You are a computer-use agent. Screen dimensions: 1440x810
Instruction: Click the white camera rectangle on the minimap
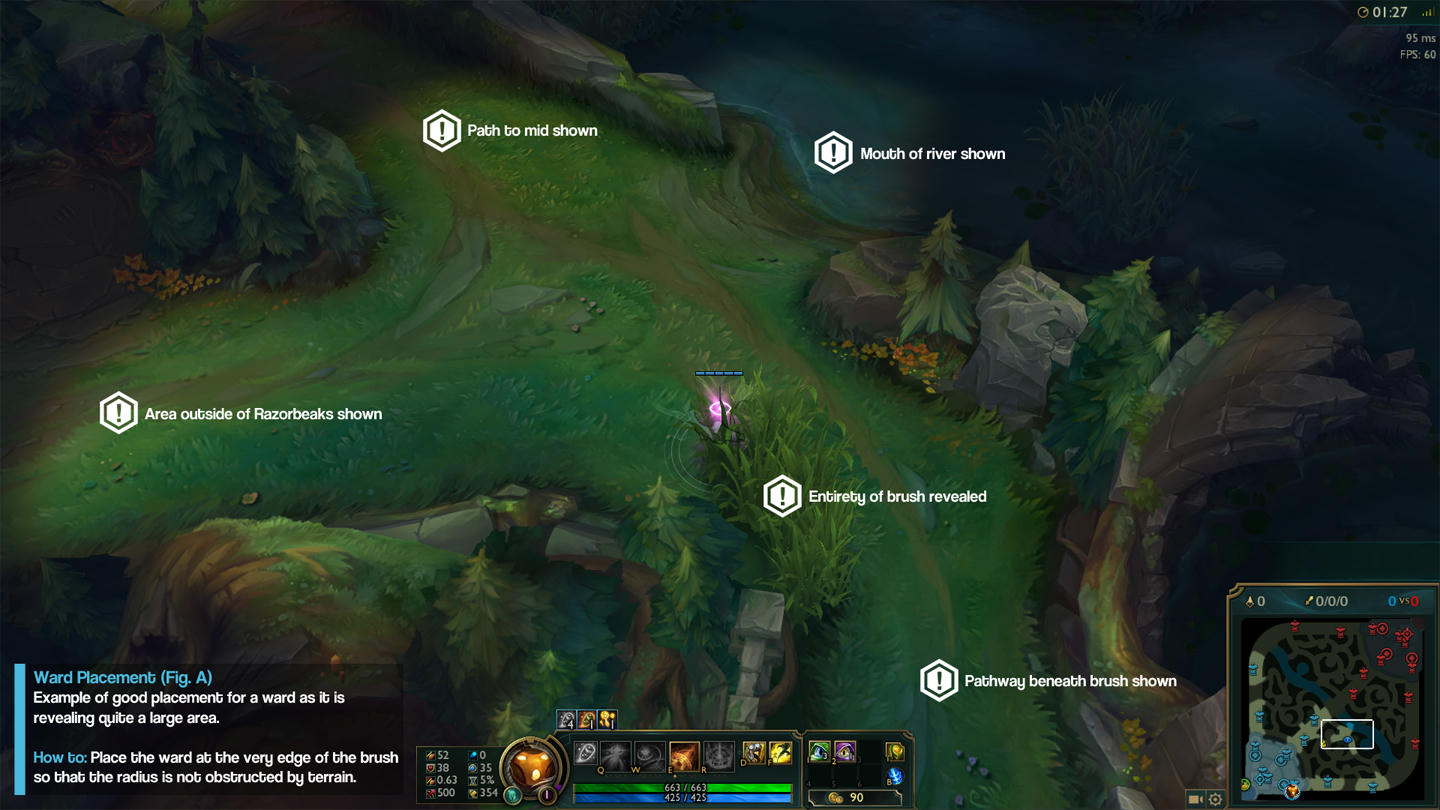coord(1350,733)
